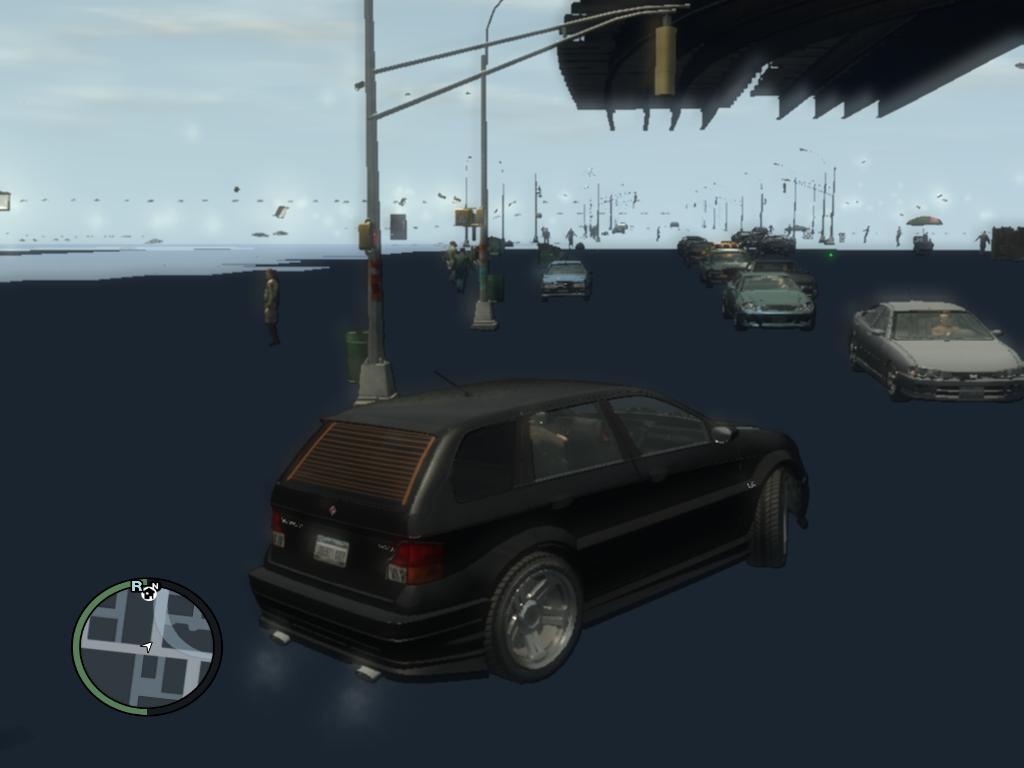Image resolution: width=1024 pixels, height=768 pixels.
Task: Click the R blip on the radar
Action: pos(136,586)
